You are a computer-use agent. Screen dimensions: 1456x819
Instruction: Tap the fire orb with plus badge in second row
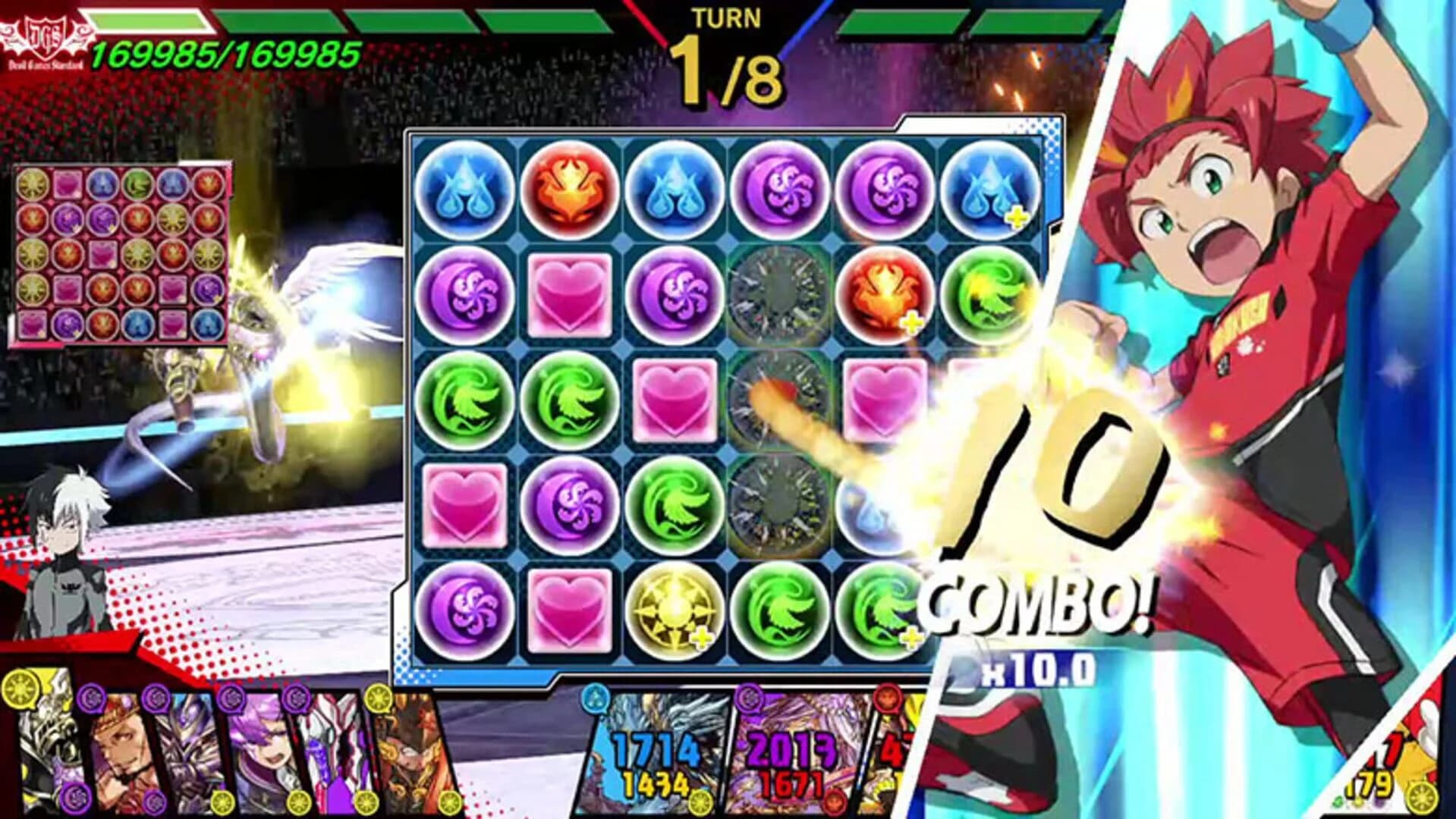coord(888,296)
